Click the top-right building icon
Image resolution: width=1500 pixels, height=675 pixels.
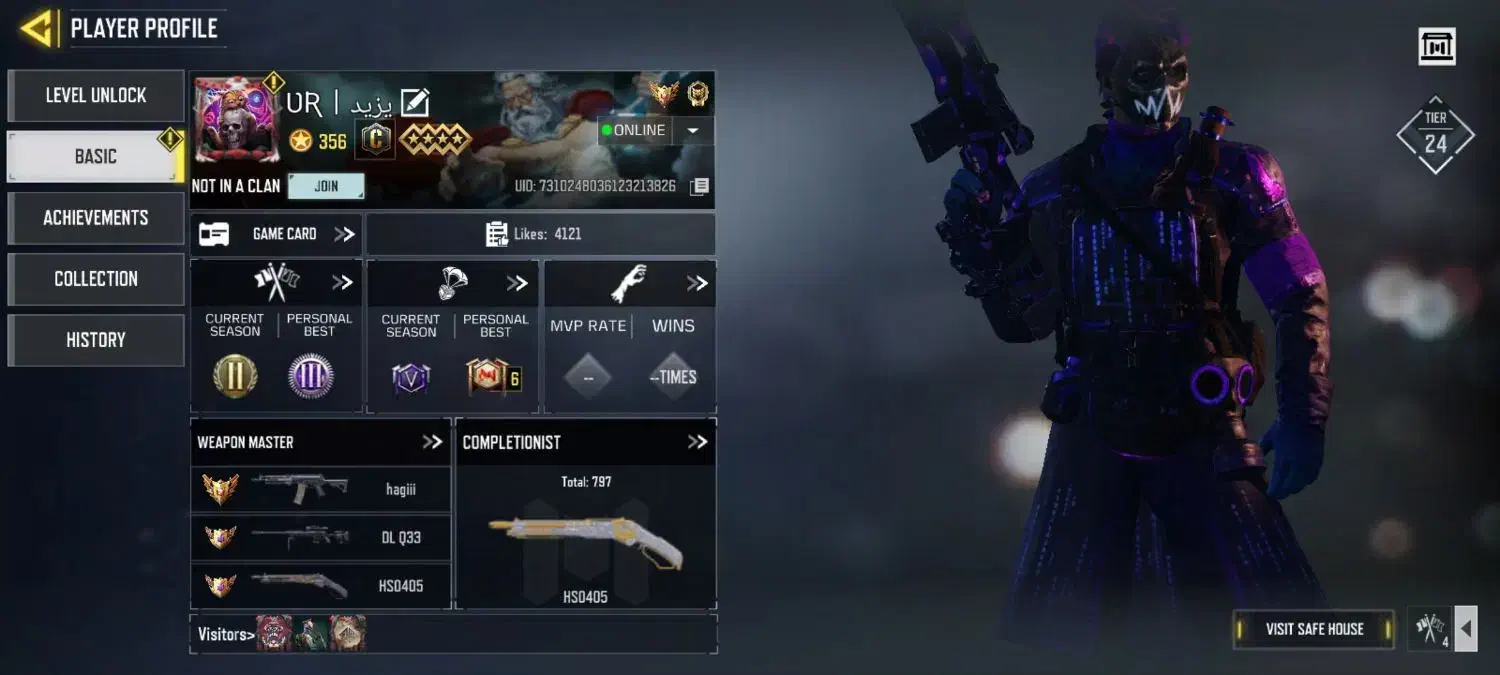tap(1437, 46)
